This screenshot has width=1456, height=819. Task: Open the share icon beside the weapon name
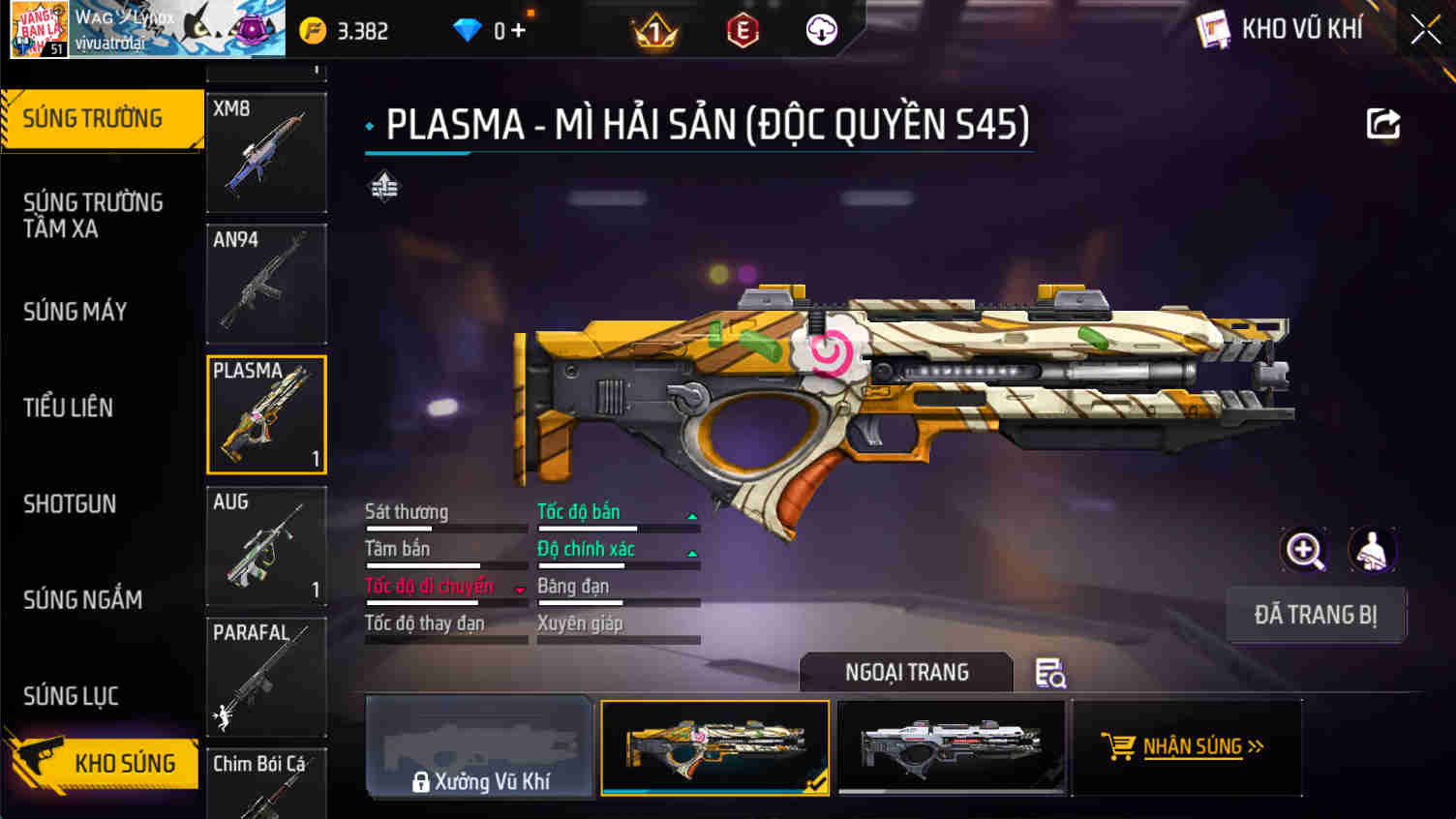click(1383, 123)
